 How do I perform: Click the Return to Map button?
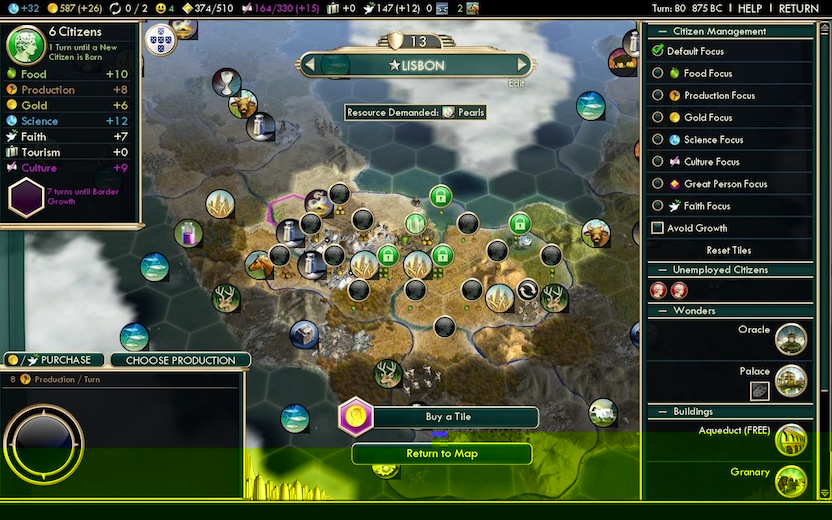(x=441, y=454)
